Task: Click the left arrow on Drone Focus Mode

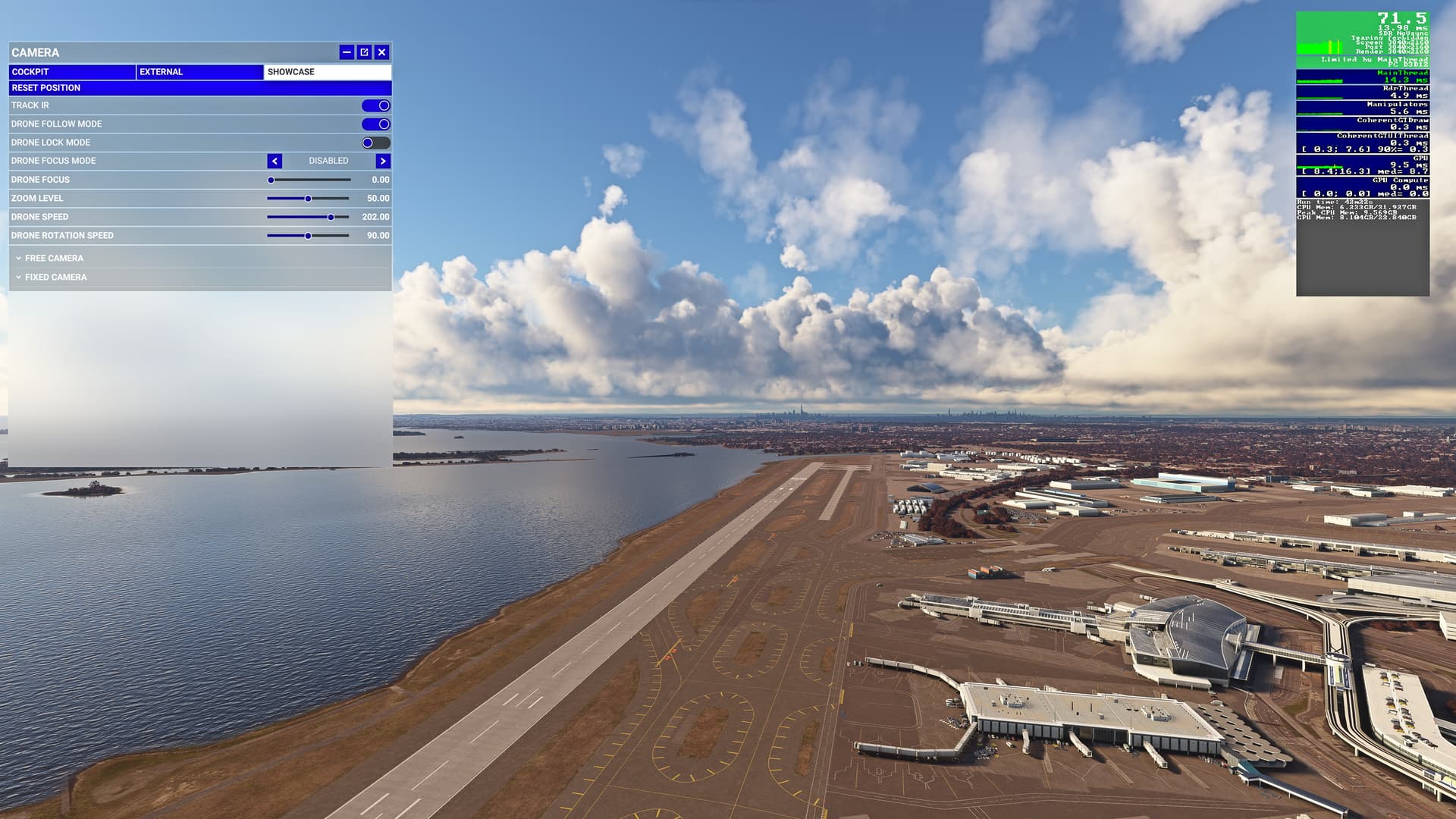Action: (x=274, y=161)
